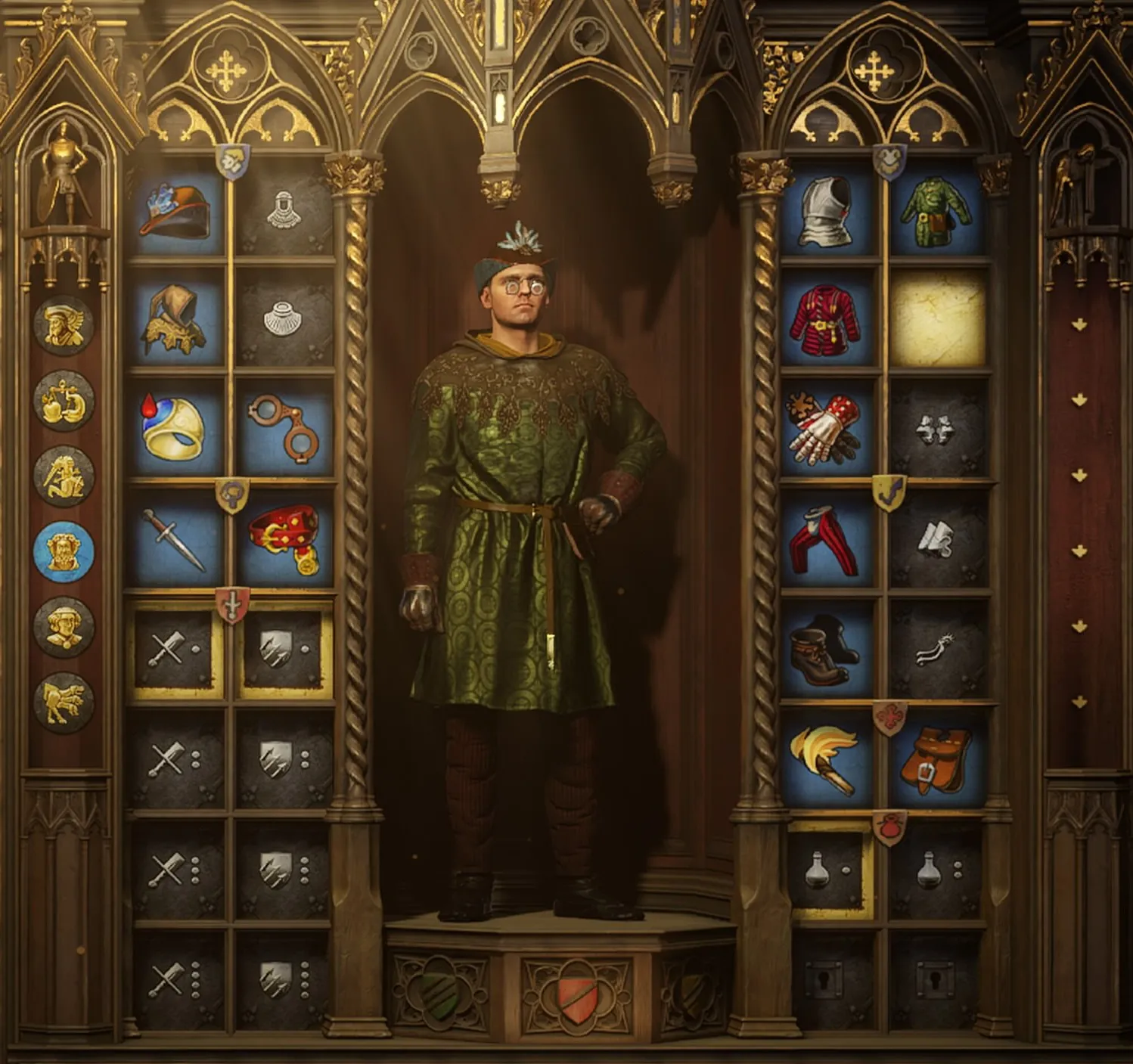Select the plate gauntlets slot
The height and width of the screenshot is (1064, 1133).
pos(827,428)
